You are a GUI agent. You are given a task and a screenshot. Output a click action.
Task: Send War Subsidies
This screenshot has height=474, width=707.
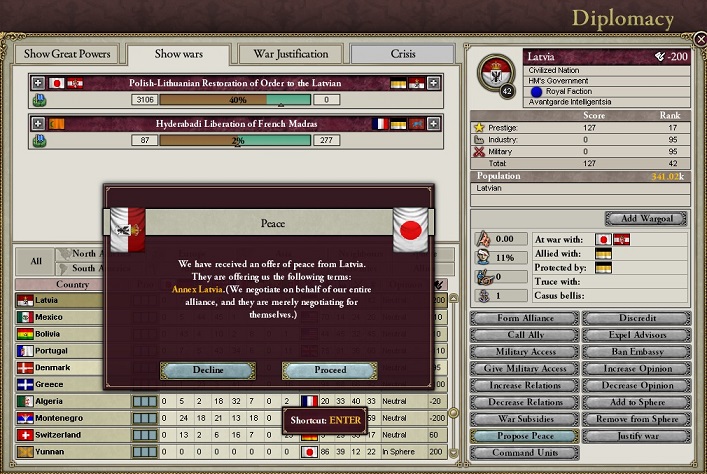coord(524,420)
